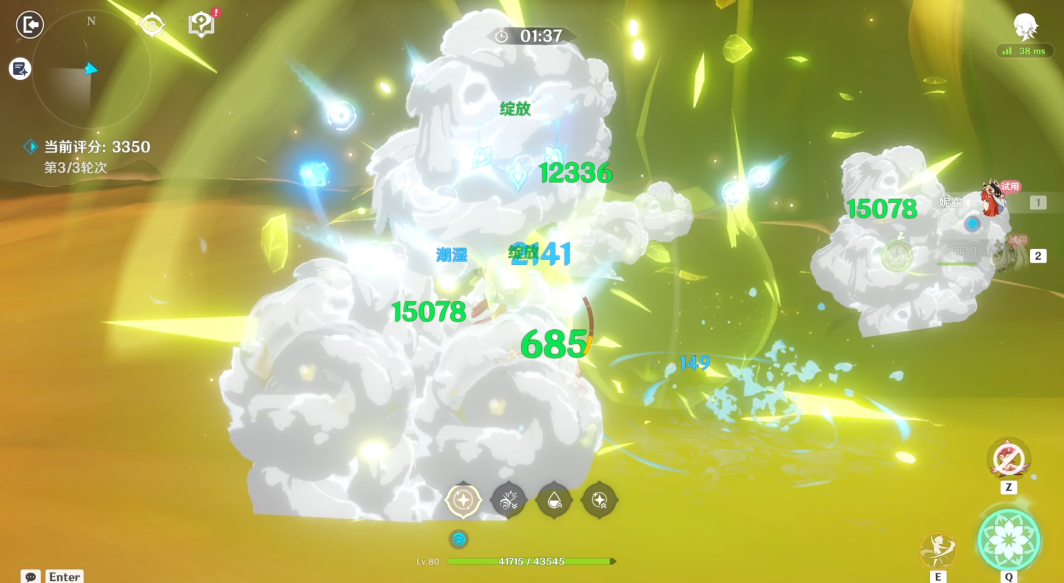Open the tutorial book with red alert
1064x583 pixels.
point(202,25)
